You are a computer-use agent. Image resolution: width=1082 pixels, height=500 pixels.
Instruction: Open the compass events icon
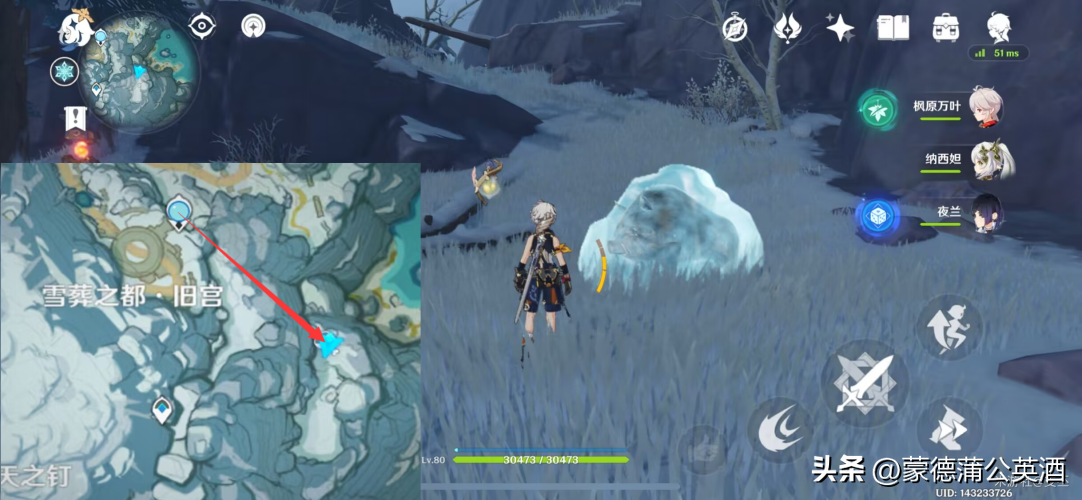click(737, 28)
